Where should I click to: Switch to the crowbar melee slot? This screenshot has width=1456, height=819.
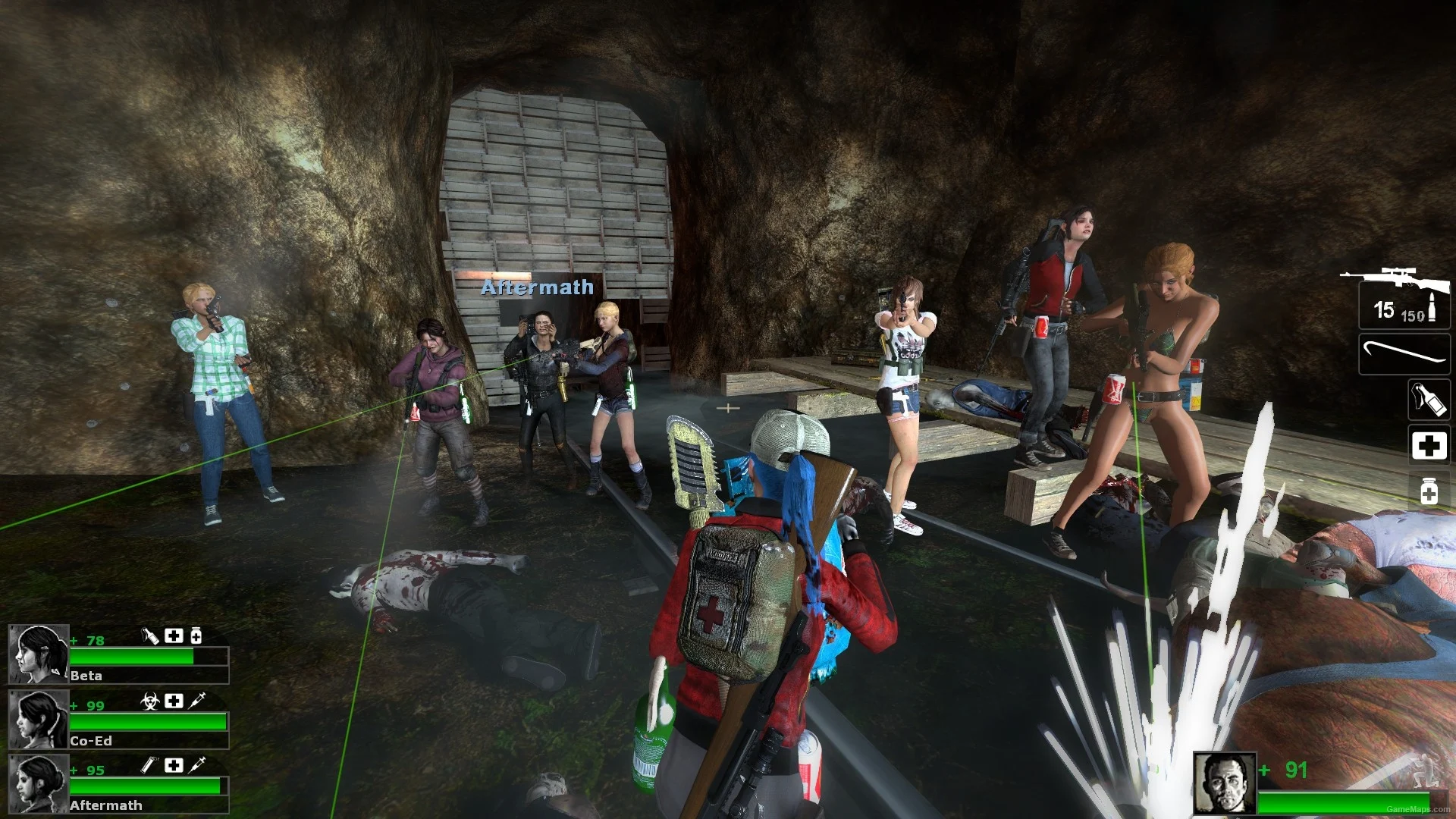(1404, 354)
